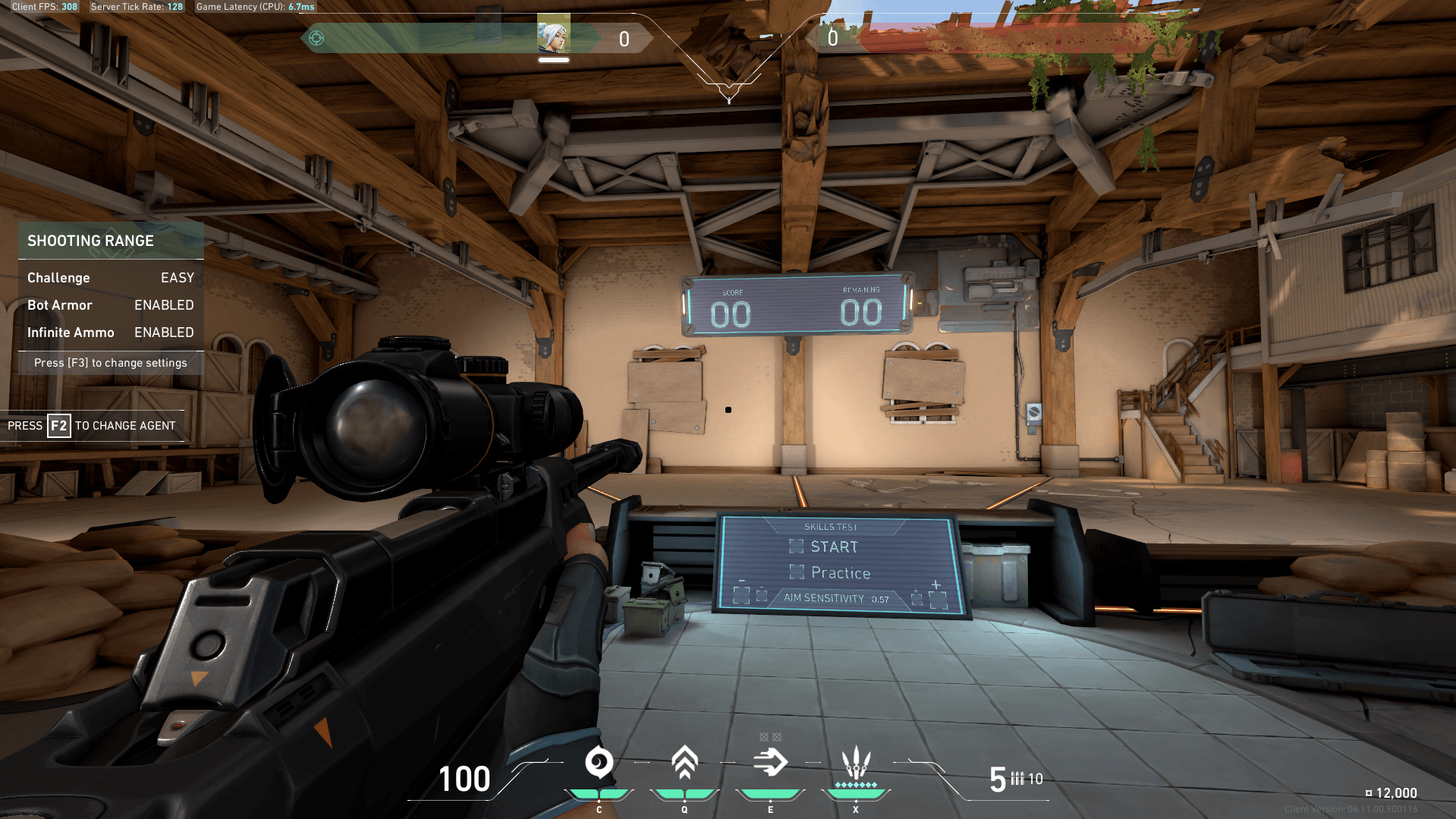This screenshot has width=1456, height=819.
Task: Activate Jett's Cloudburst ability icon
Action: pyautogui.click(x=599, y=763)
